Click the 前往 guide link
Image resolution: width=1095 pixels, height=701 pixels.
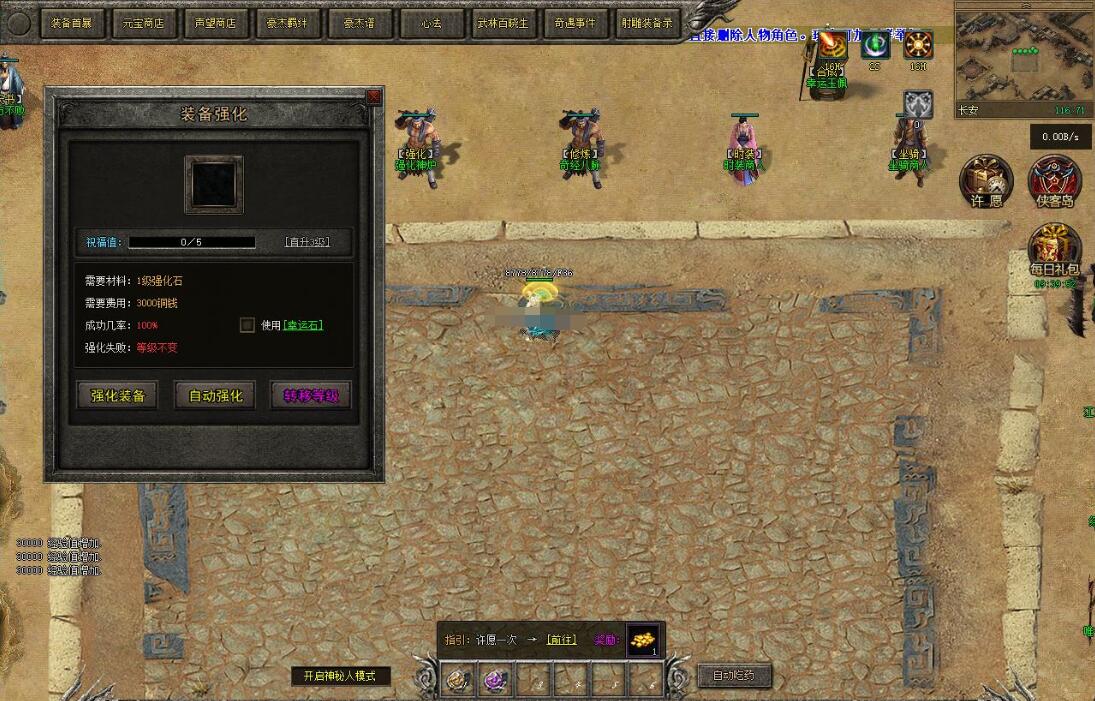click(x=561, y=640)
